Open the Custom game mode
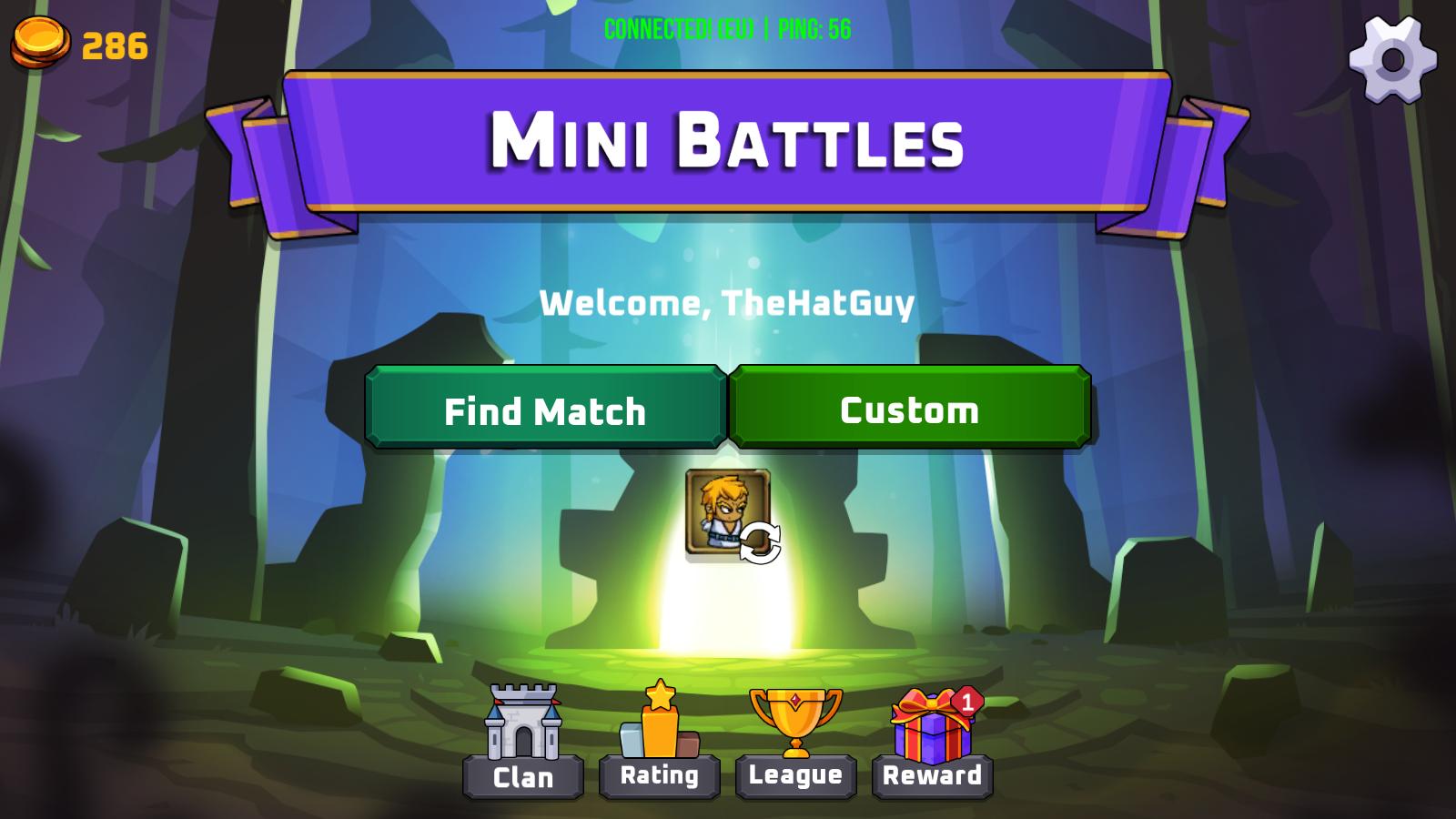 point(909,409)
